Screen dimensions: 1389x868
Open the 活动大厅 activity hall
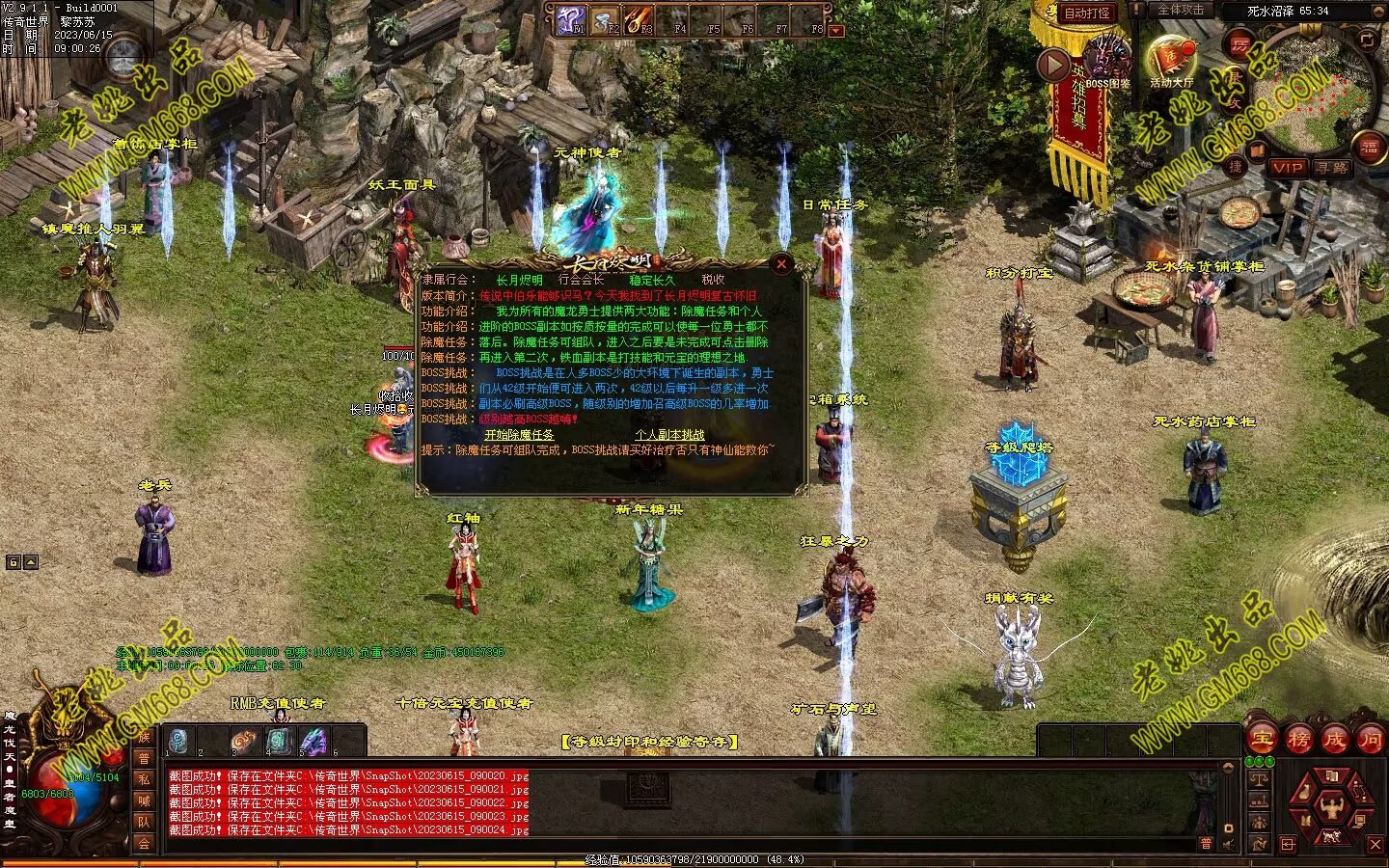(x=1171, y=60)
